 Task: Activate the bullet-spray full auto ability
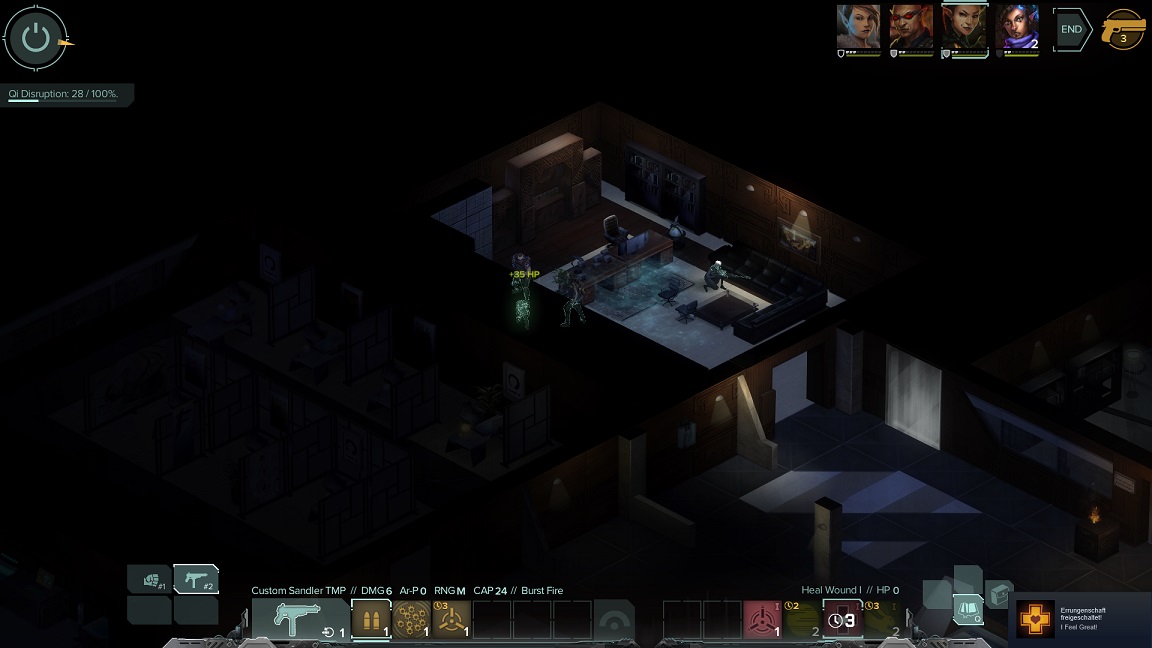pos(411,619)
